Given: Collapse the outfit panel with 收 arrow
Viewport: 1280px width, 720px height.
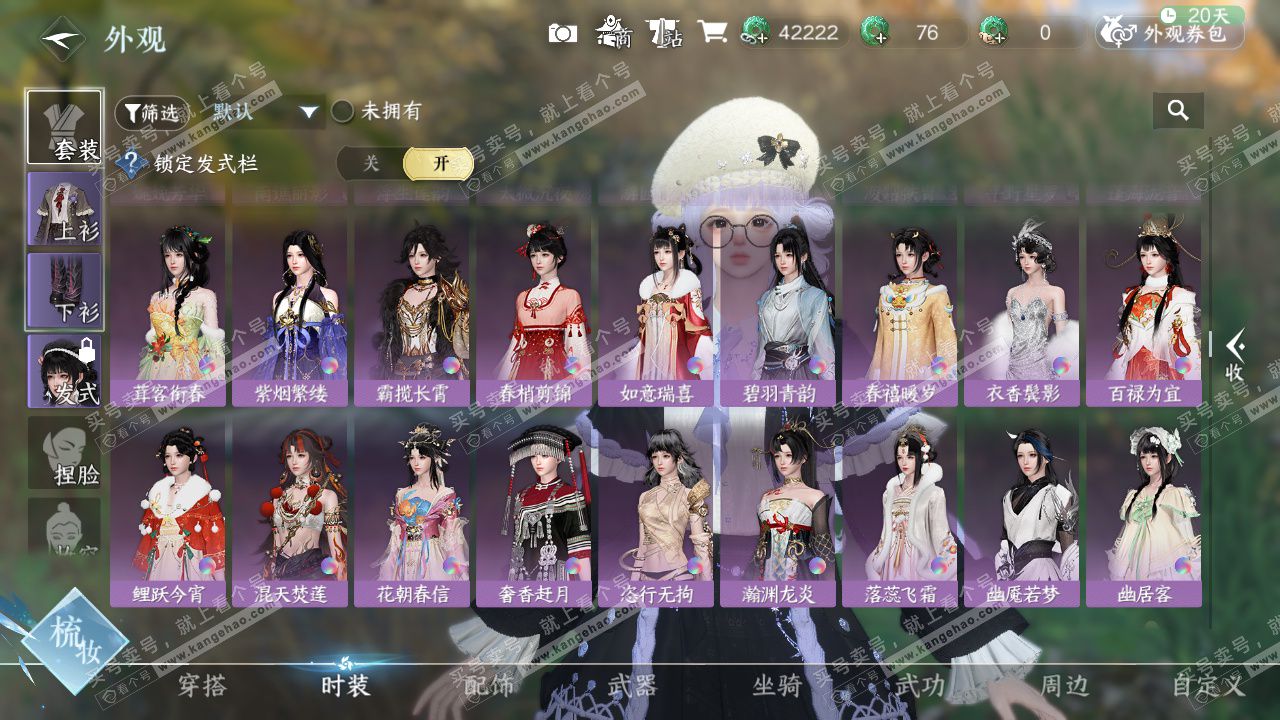Looking at the screenshot, I should pyautogui.click(x=1236, y=353).
